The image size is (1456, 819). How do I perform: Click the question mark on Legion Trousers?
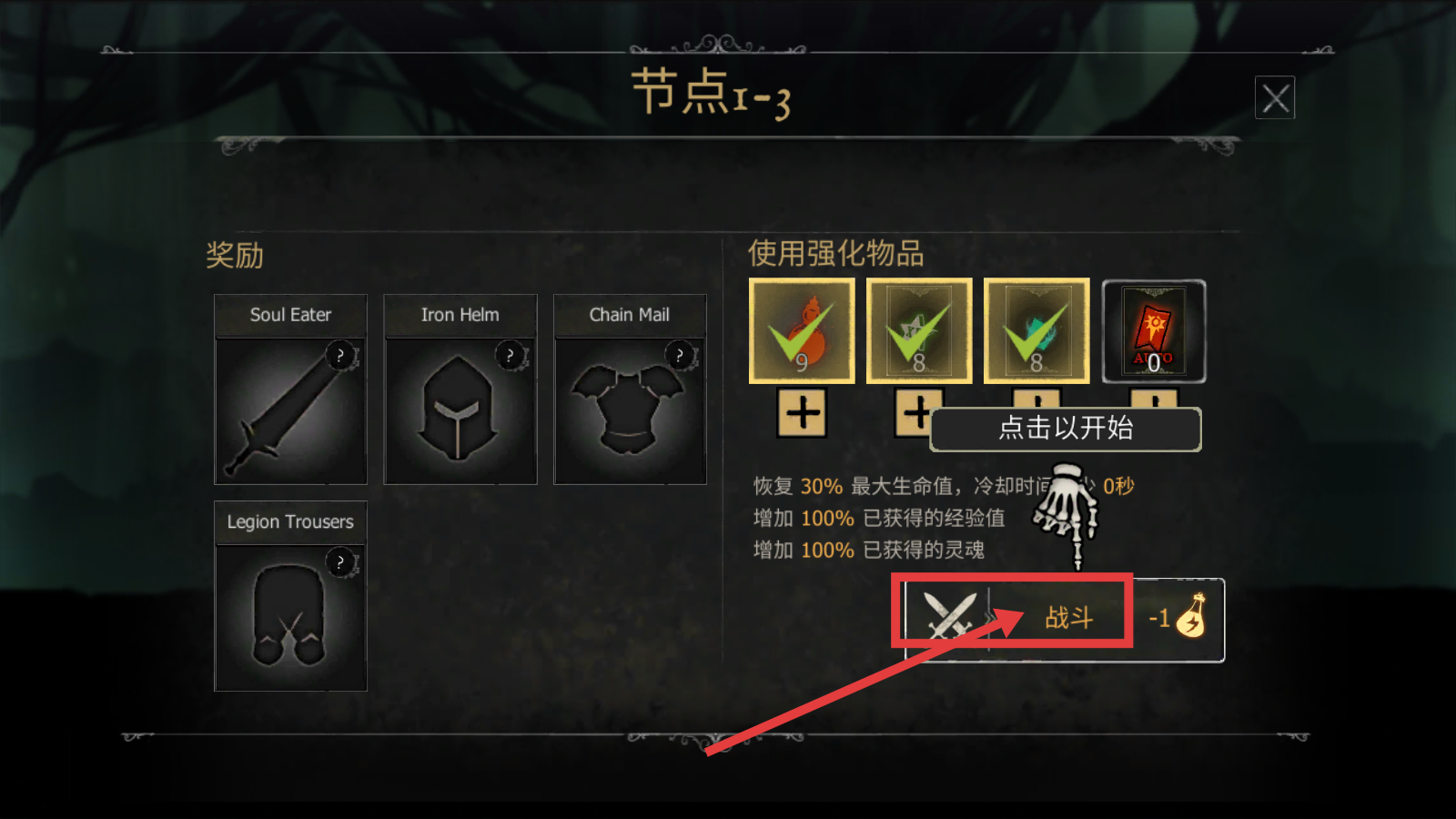tap(340, 562)
